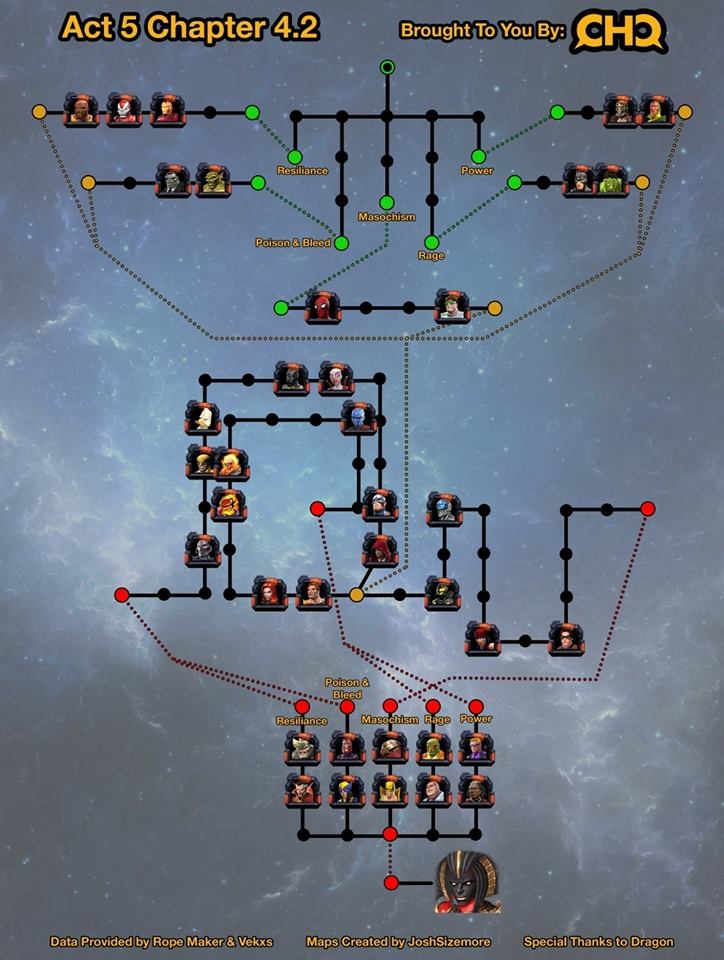Choose the ringed green start node
Screen dimensions: 724x960
(387, 67)
